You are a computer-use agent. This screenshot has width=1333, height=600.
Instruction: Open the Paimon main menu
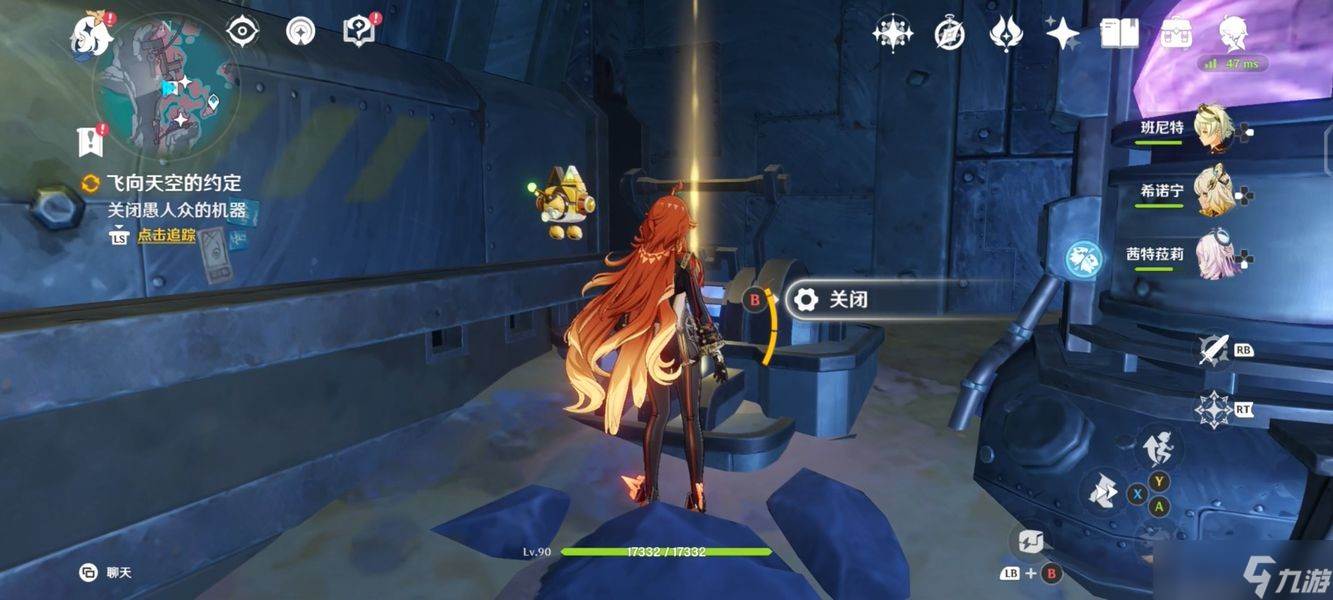[x=91, y=35]
